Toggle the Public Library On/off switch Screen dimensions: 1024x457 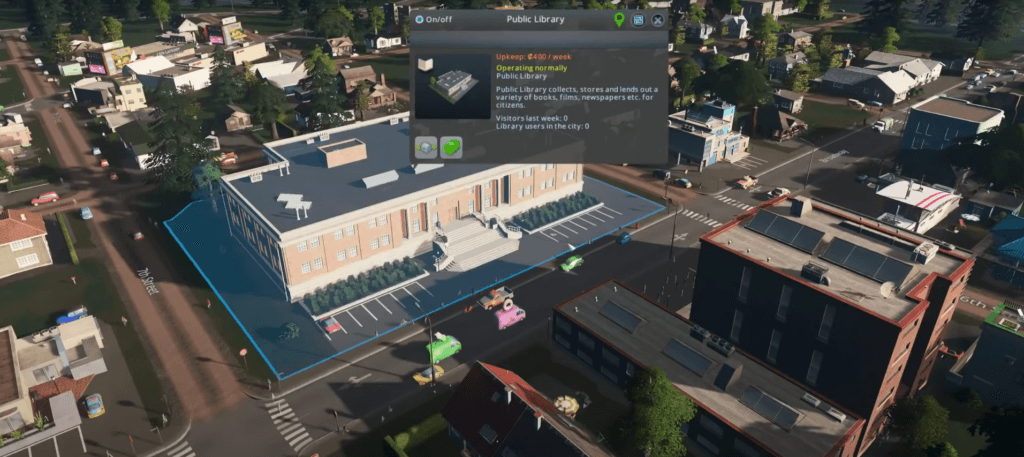tap(420, 19)
